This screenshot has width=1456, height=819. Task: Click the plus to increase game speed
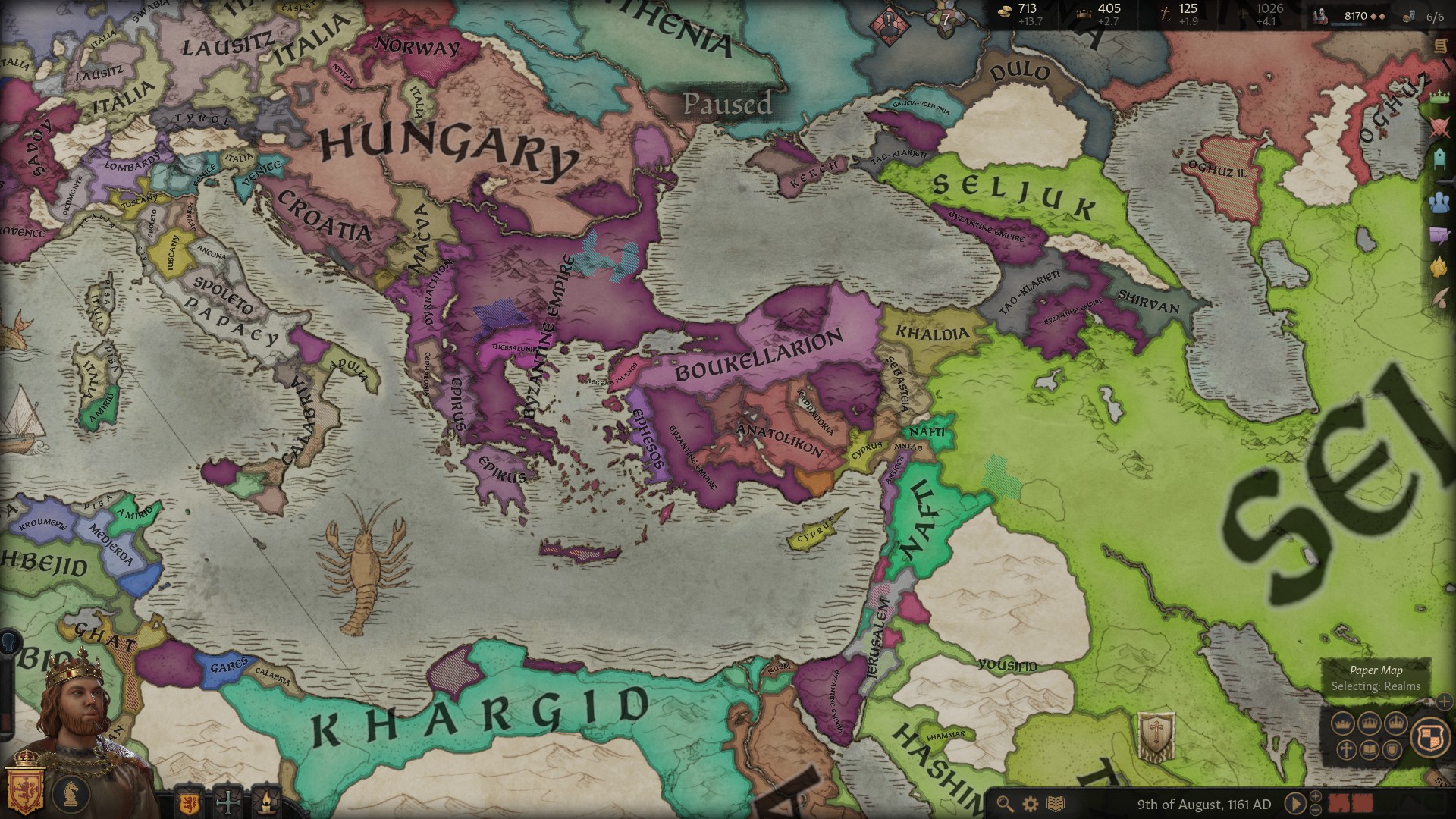pyautogui.click(x=1315, y=798)
